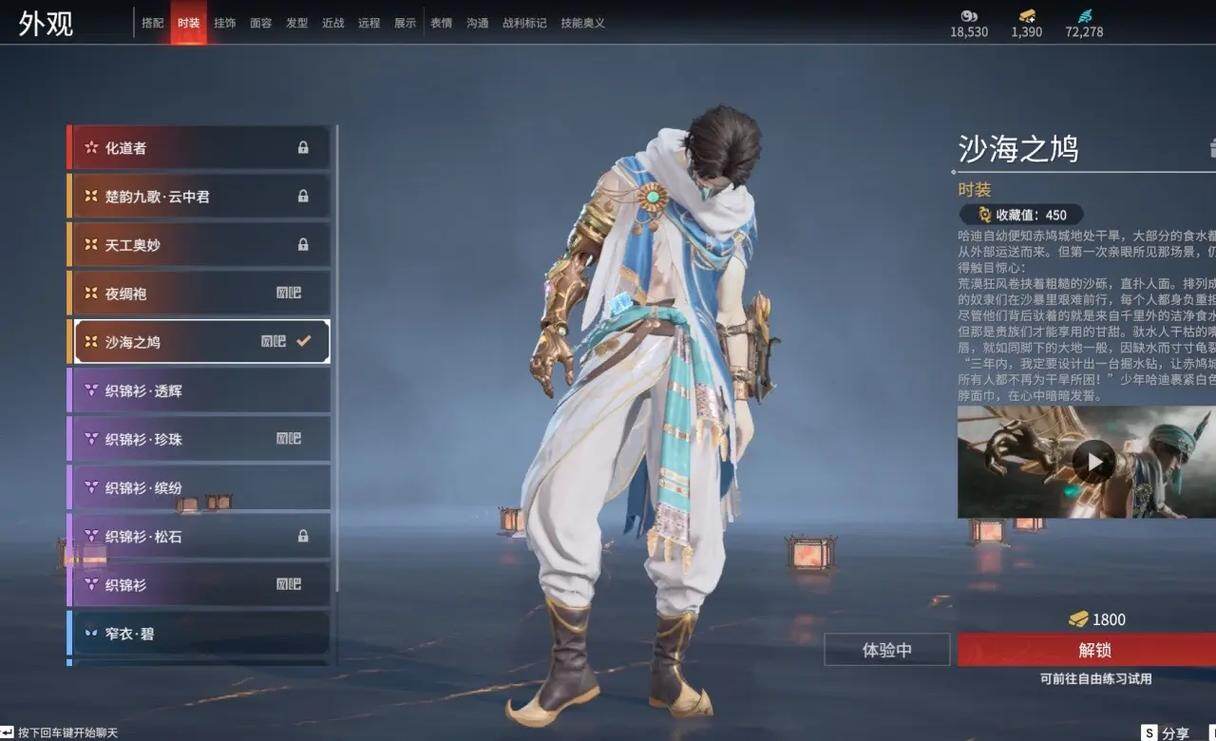This screenshot has width=1216, height=741.
Task: Open the 技能奥义 tab
Action: [x=582, y=23]
